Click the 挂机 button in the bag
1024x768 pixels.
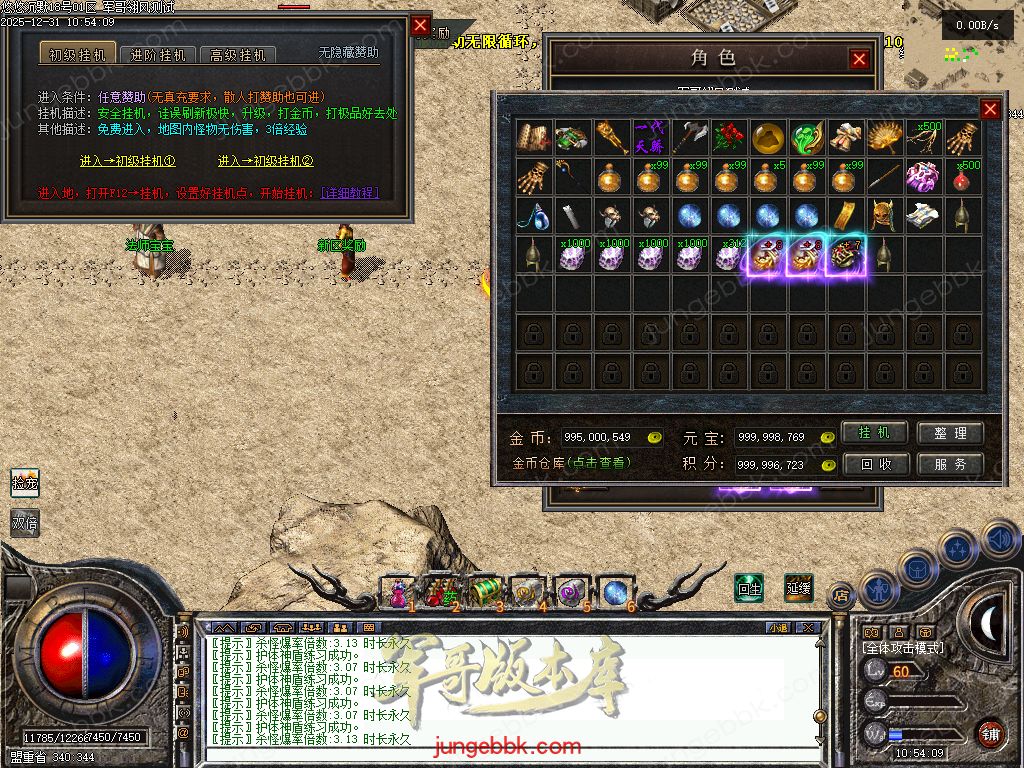874,433
